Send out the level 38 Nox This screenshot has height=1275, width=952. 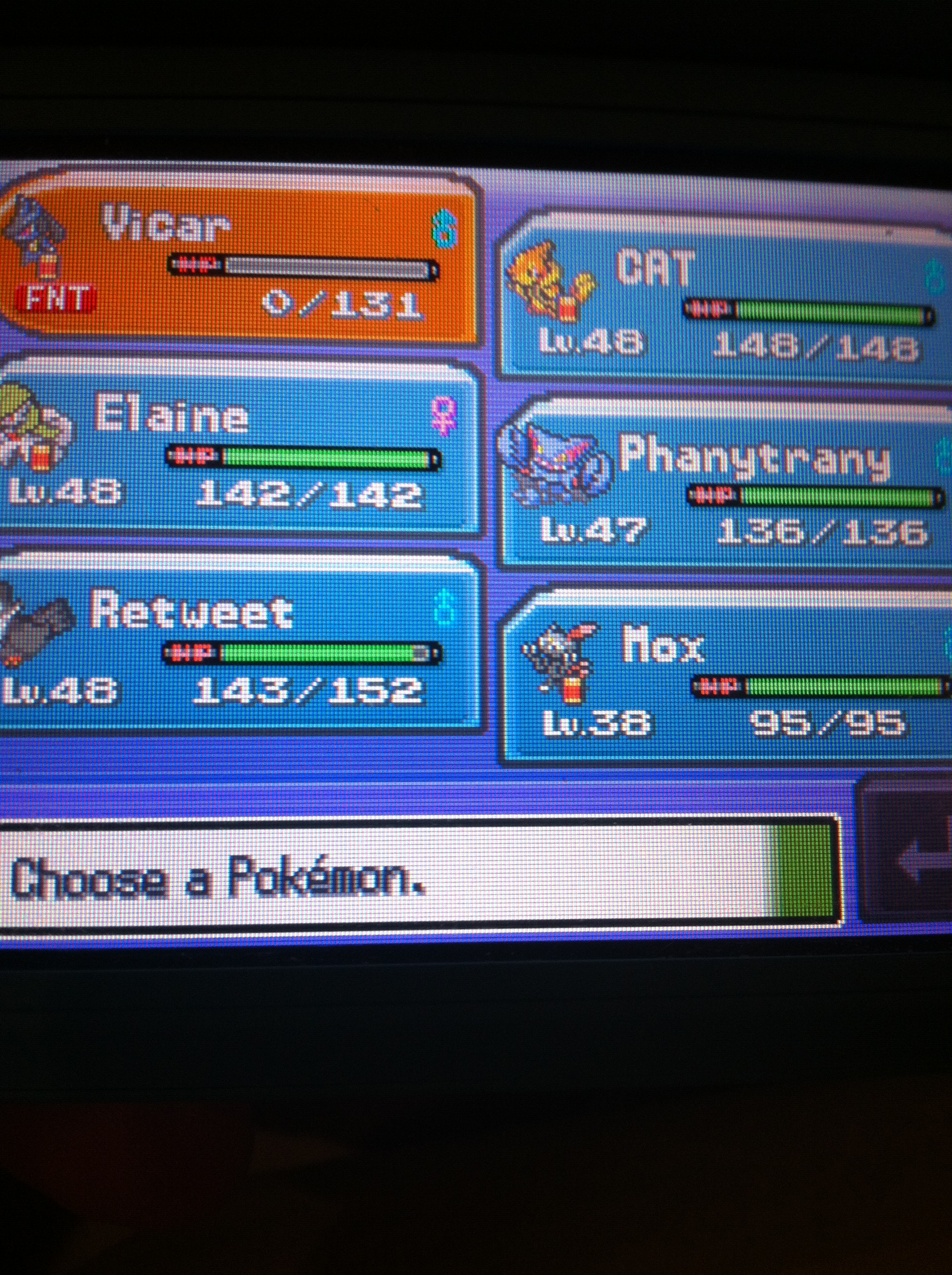[x=726, y=677]
